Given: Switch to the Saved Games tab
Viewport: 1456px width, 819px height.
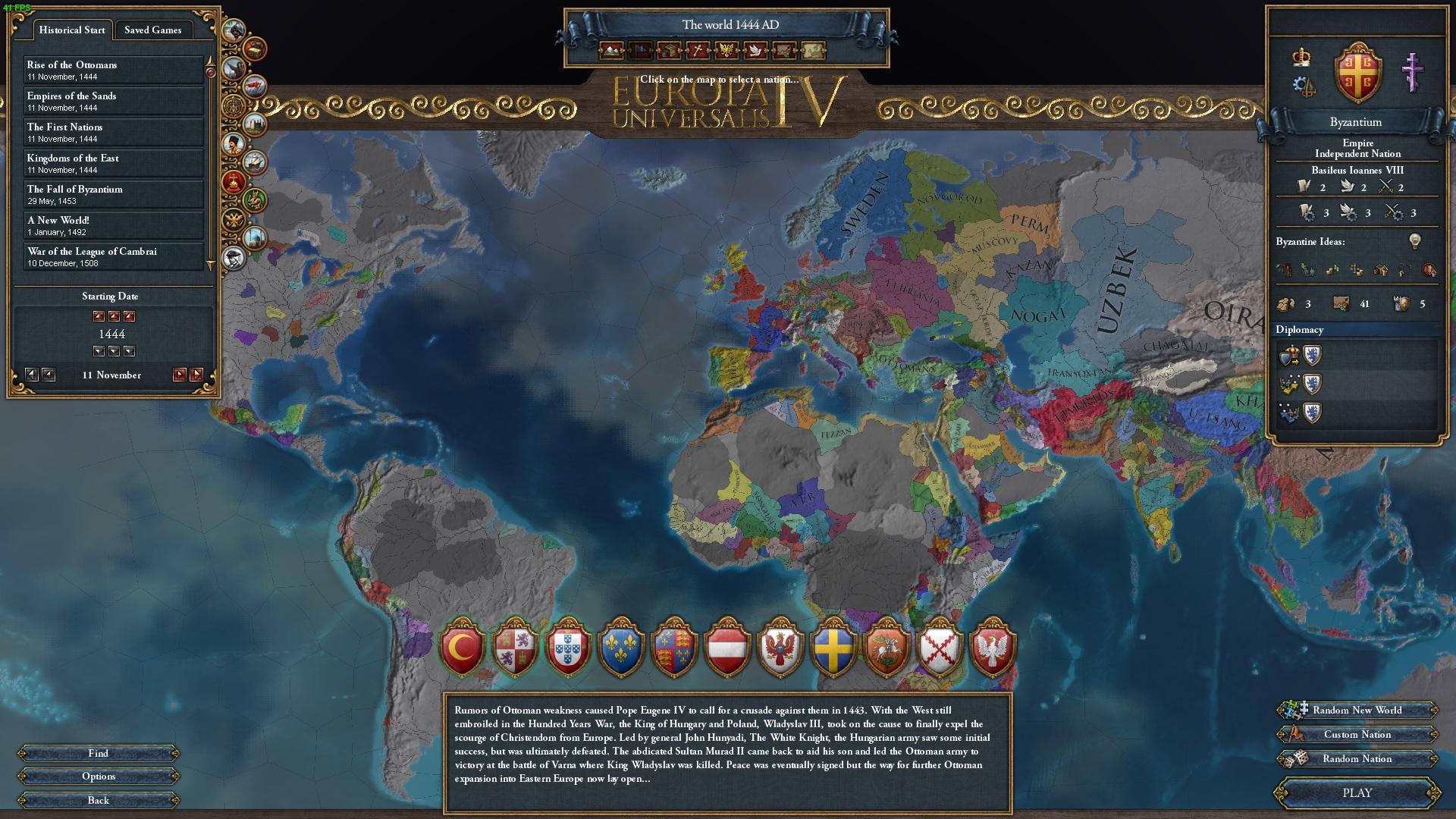Looking at the screenshot, I should (154, 30).
